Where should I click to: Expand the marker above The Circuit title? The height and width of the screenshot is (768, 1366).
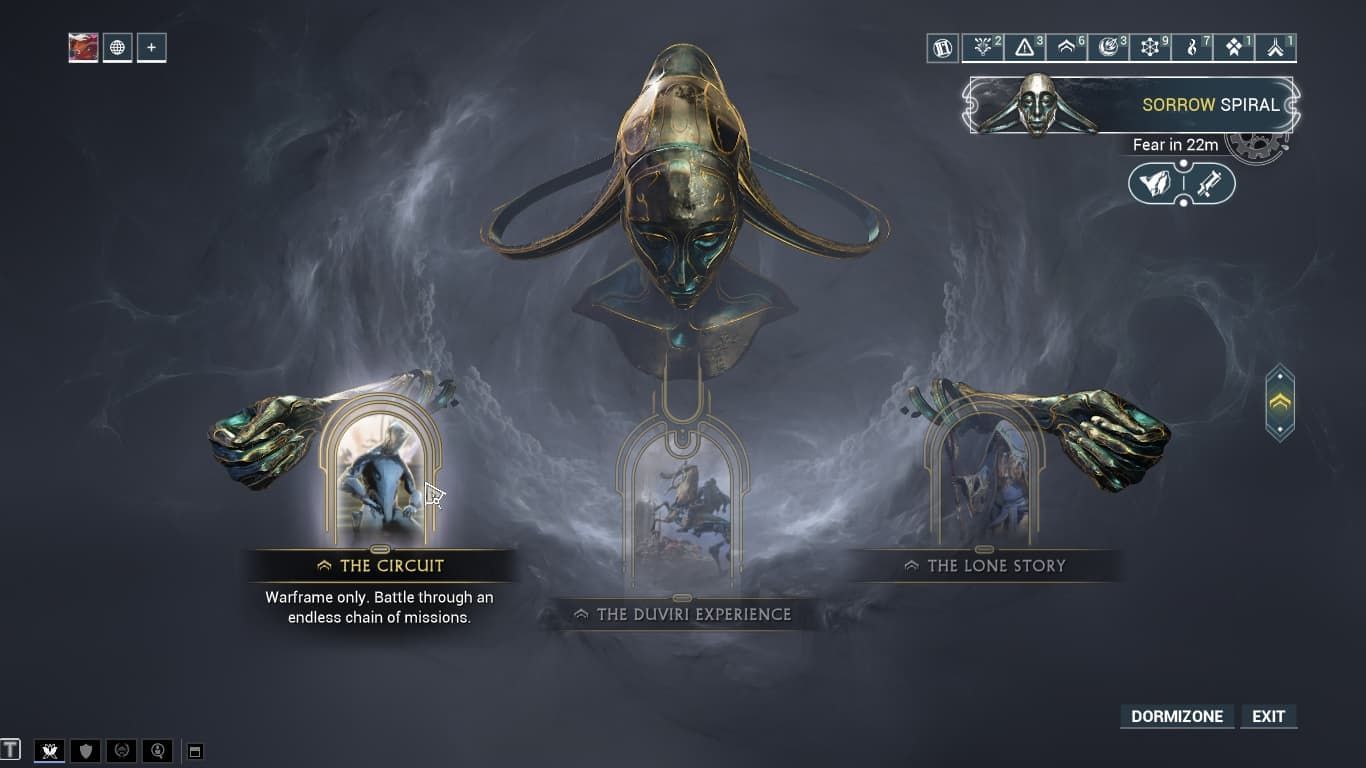coord(380,549)
